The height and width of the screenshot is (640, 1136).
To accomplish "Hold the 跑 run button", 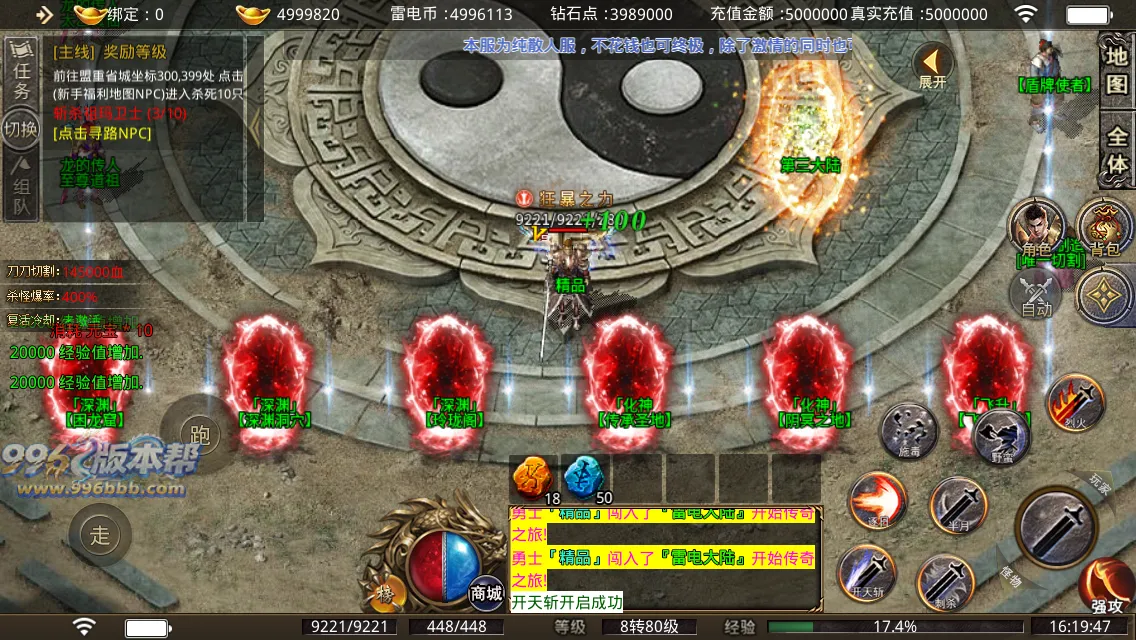I will coord(198,433).
